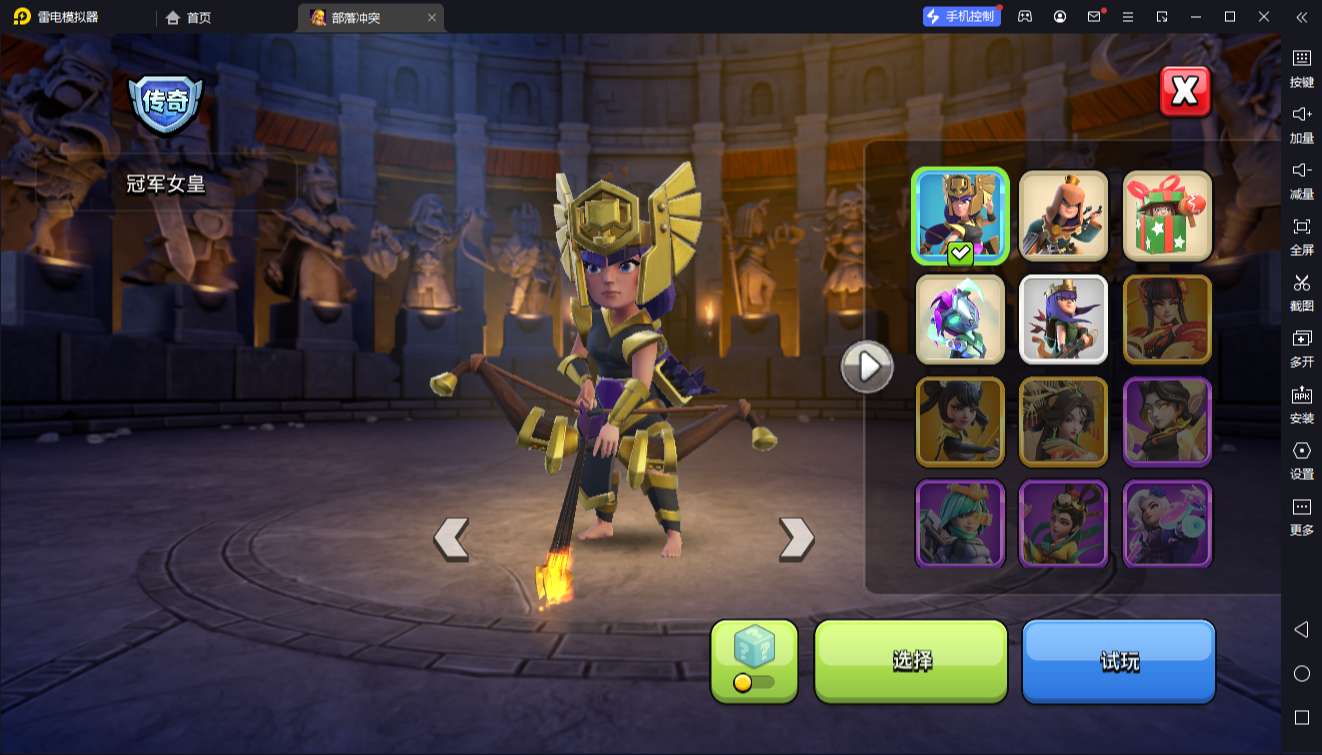Image resolution: width=1322 pixels, height=755 pixels.
Task: Open the emulator 设置 settings panel
Action: [x=1301, y=459]
